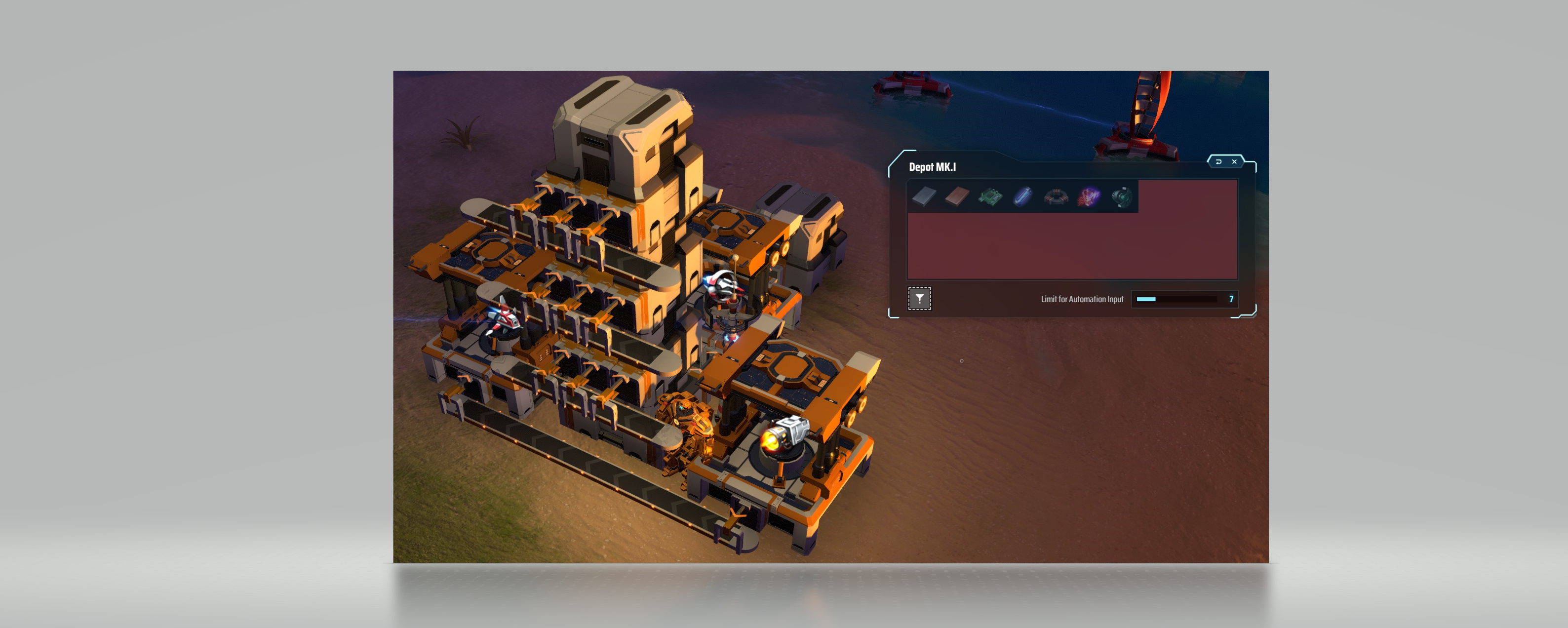This screenshot has height=628, width=1568.
Task: Select the teal turbine motor item
Action: point(1122,196)
